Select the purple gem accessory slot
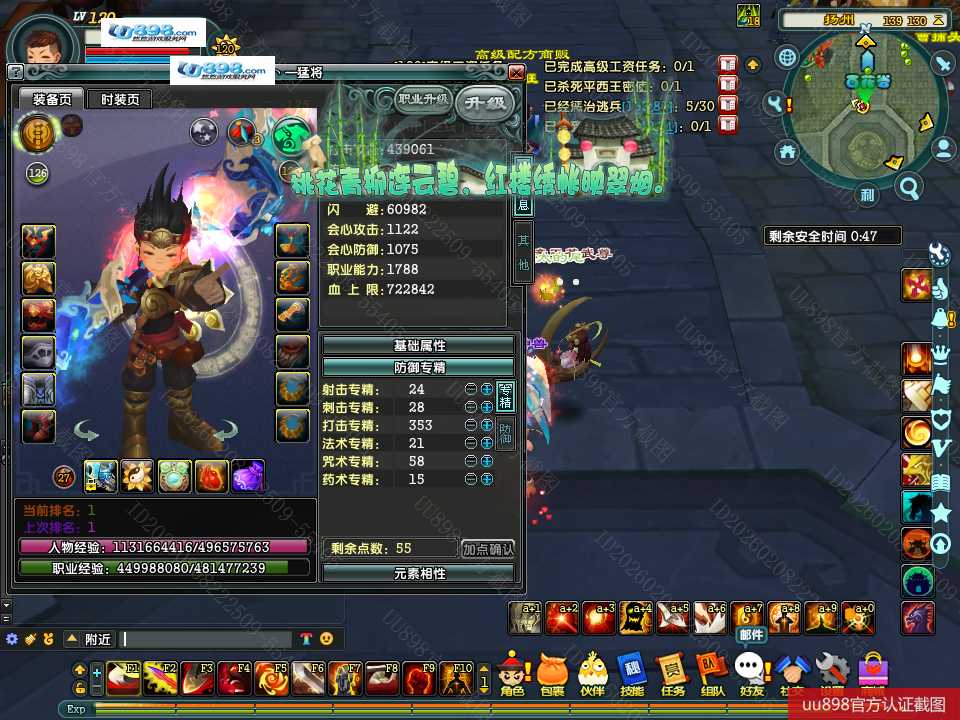 248,476
